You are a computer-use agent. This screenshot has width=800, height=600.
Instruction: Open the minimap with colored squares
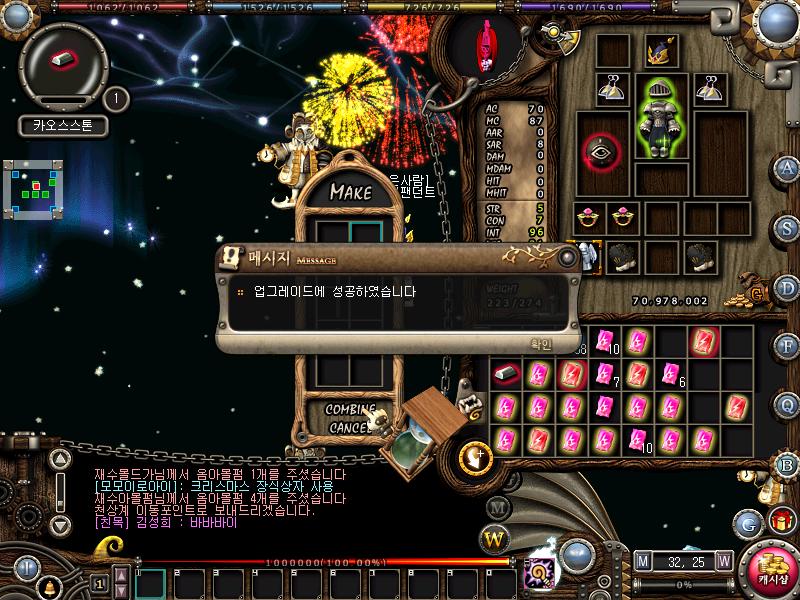[33, 188]
